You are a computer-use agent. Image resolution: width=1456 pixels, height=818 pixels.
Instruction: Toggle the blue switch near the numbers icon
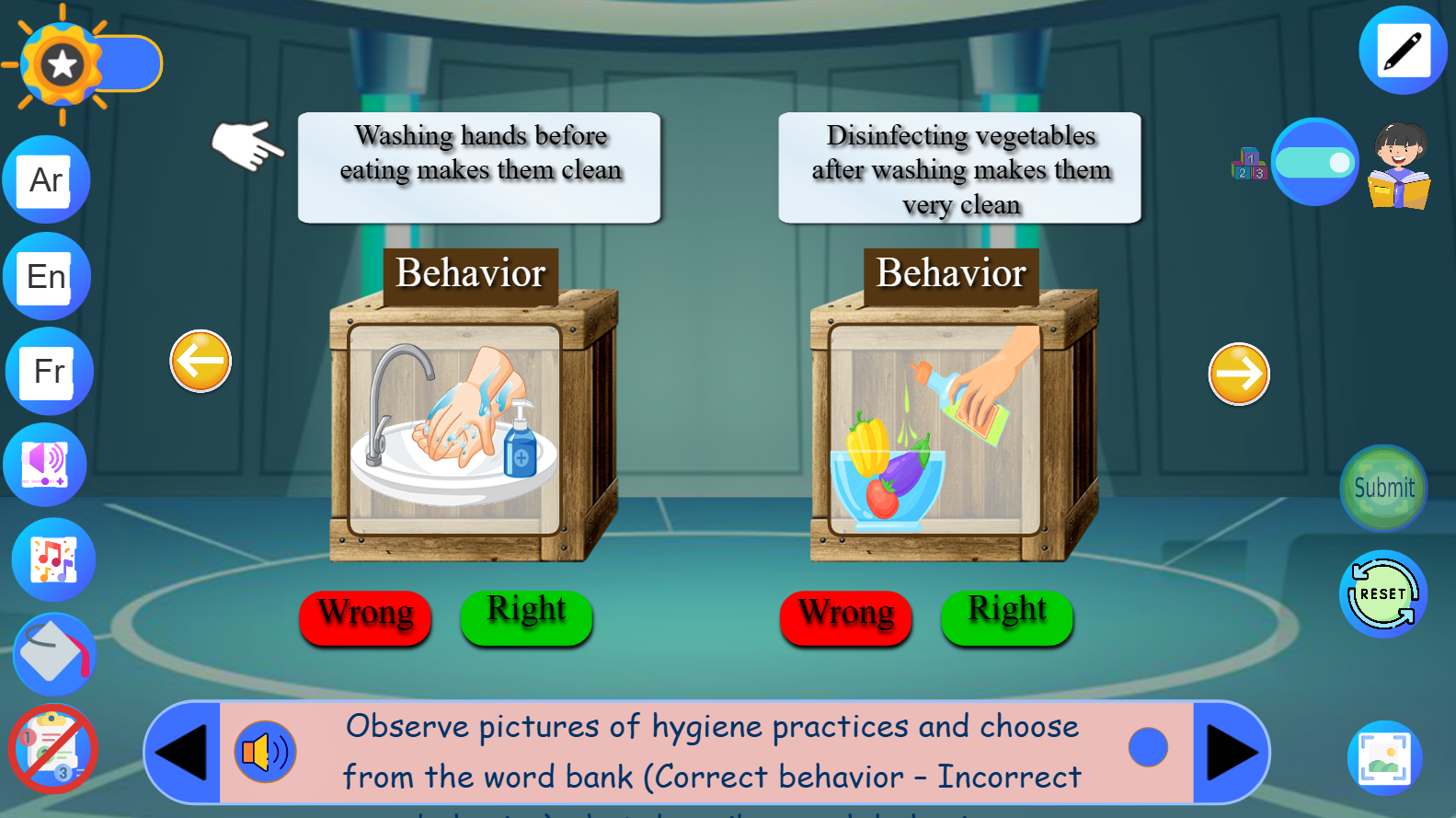(x=1315, y=162)
